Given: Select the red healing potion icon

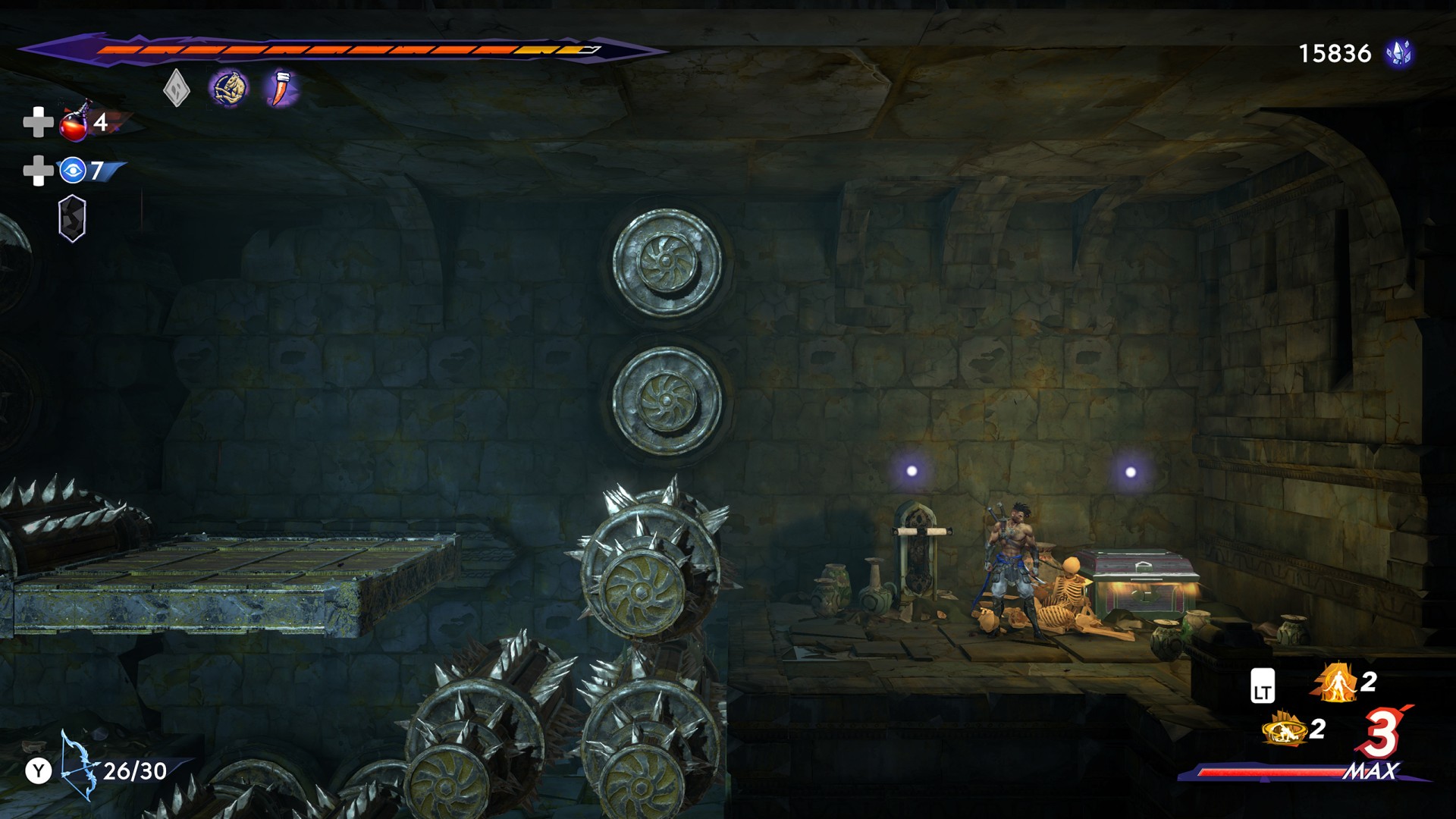Looking at the screenshot, I should (75, 123).
